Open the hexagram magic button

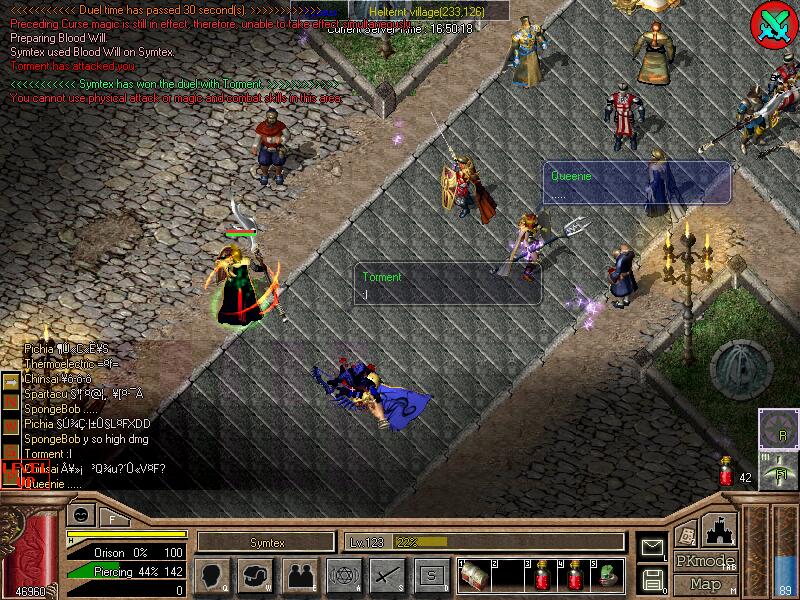click(x=342, y=574)
